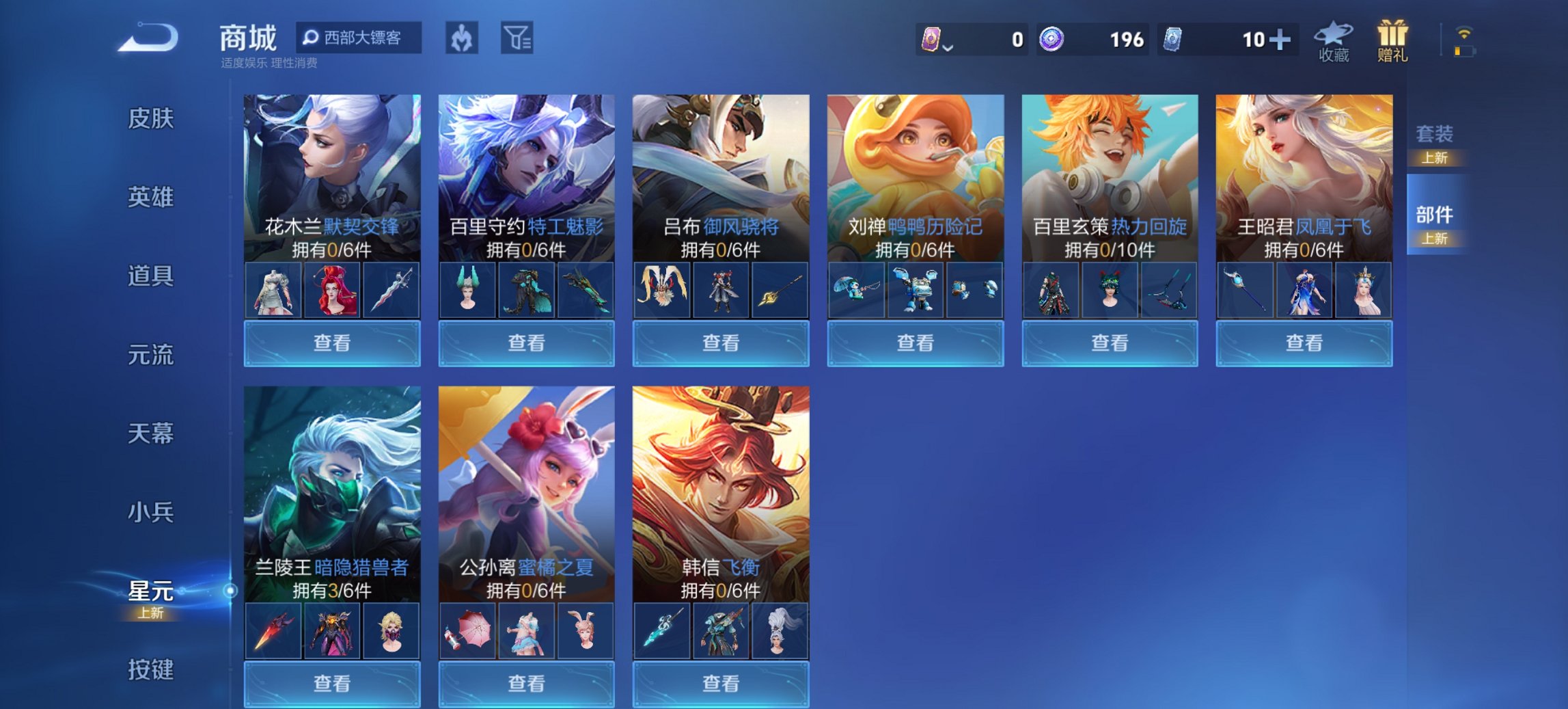The width and height of the screenshot is (1568, 709).
Task: Click the voucher ticket icon showing 10
Action: coord(1176,39)
